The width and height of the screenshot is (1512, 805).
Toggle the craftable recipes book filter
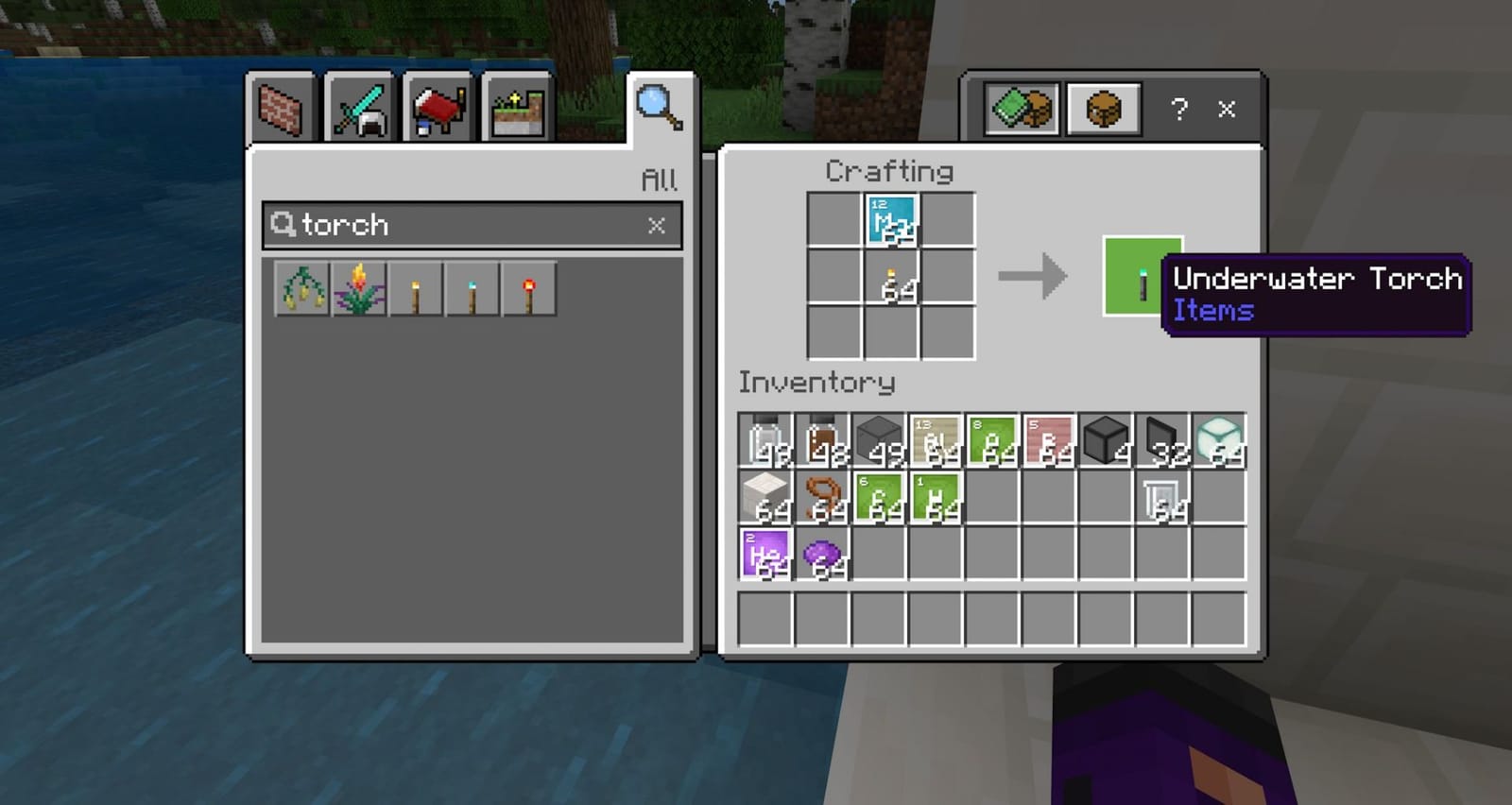tap(1021, 108)
